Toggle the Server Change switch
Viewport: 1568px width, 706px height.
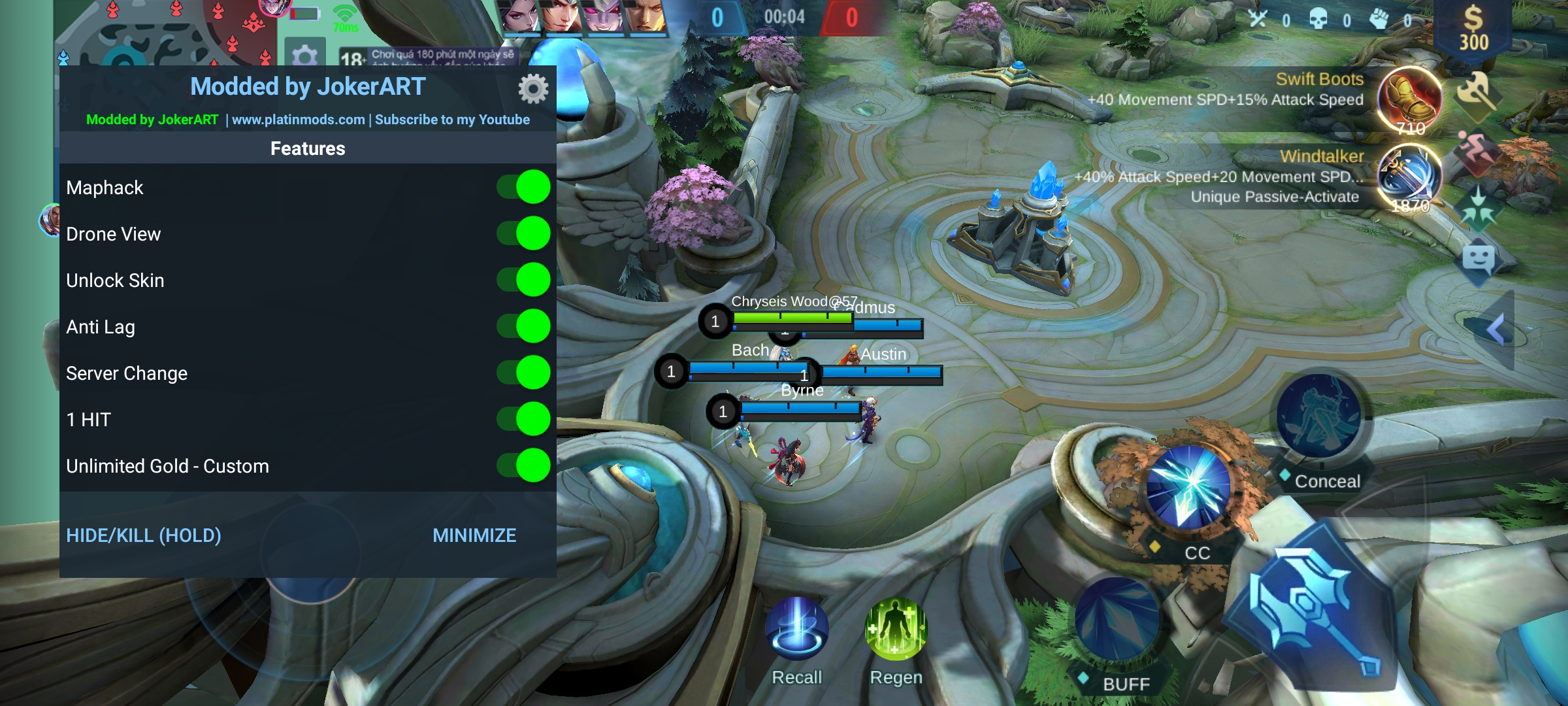click(x=524, y=373)
